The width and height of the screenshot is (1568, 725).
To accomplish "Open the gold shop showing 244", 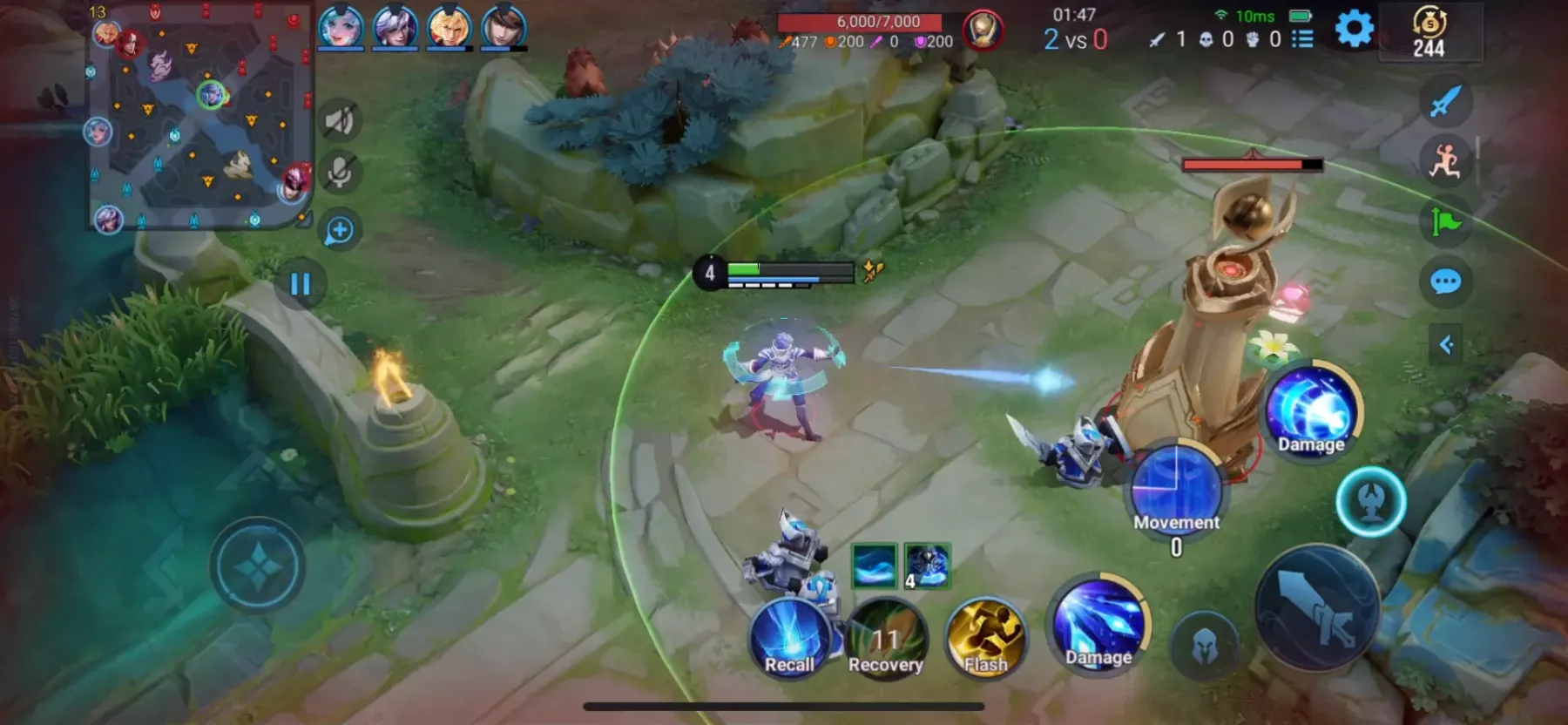I will (1429, 33).
